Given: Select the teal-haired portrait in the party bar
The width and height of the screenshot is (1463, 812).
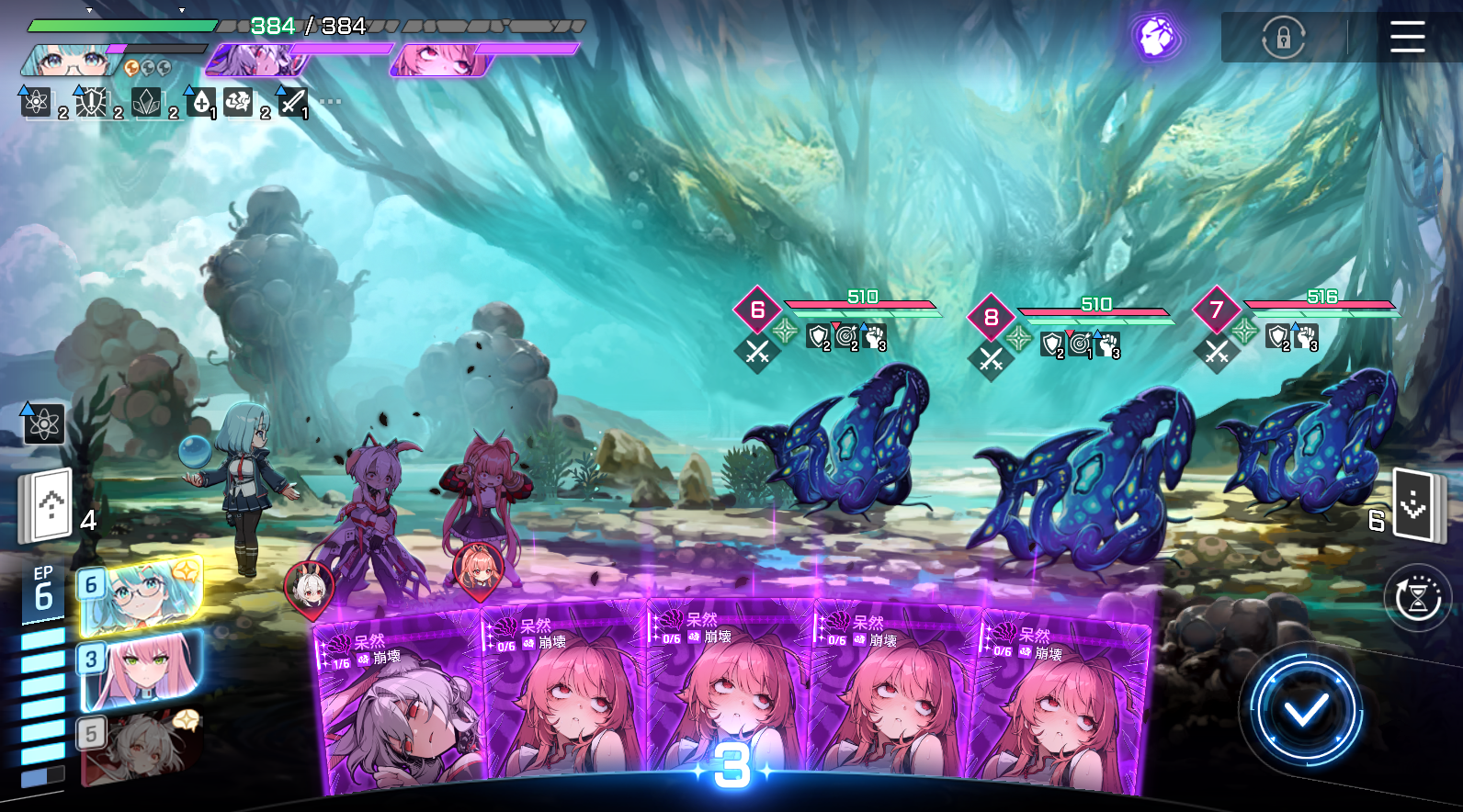Looking at the screenshot, I should pyautogui.click(x=70, y=61).
